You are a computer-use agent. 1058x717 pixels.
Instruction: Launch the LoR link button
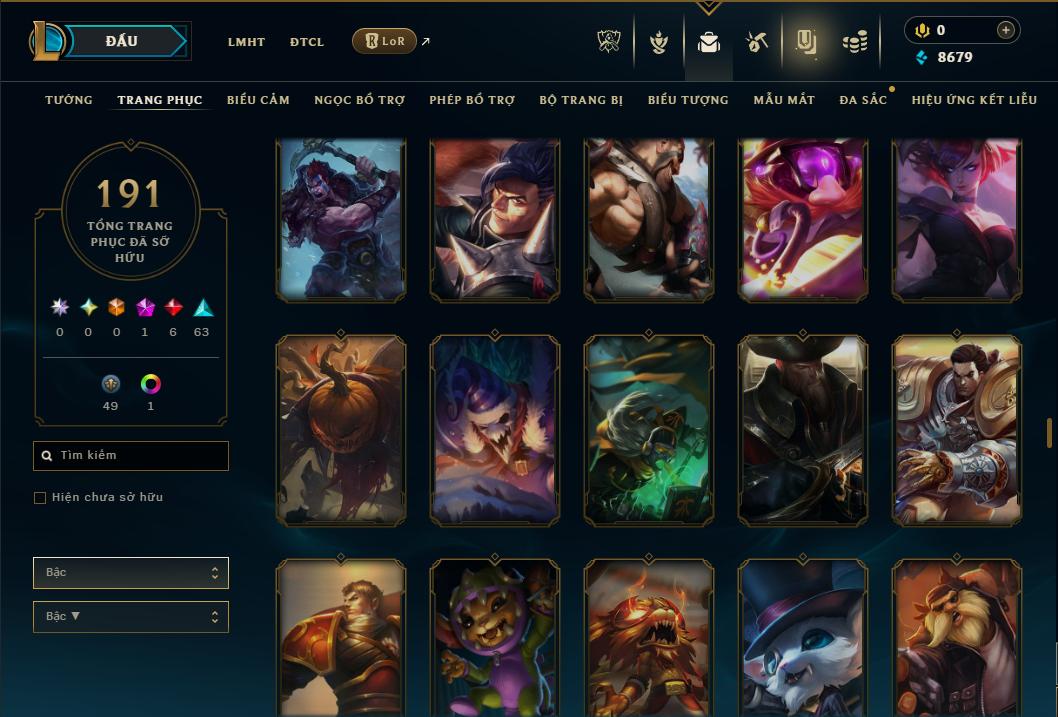[x=385, y=41]
